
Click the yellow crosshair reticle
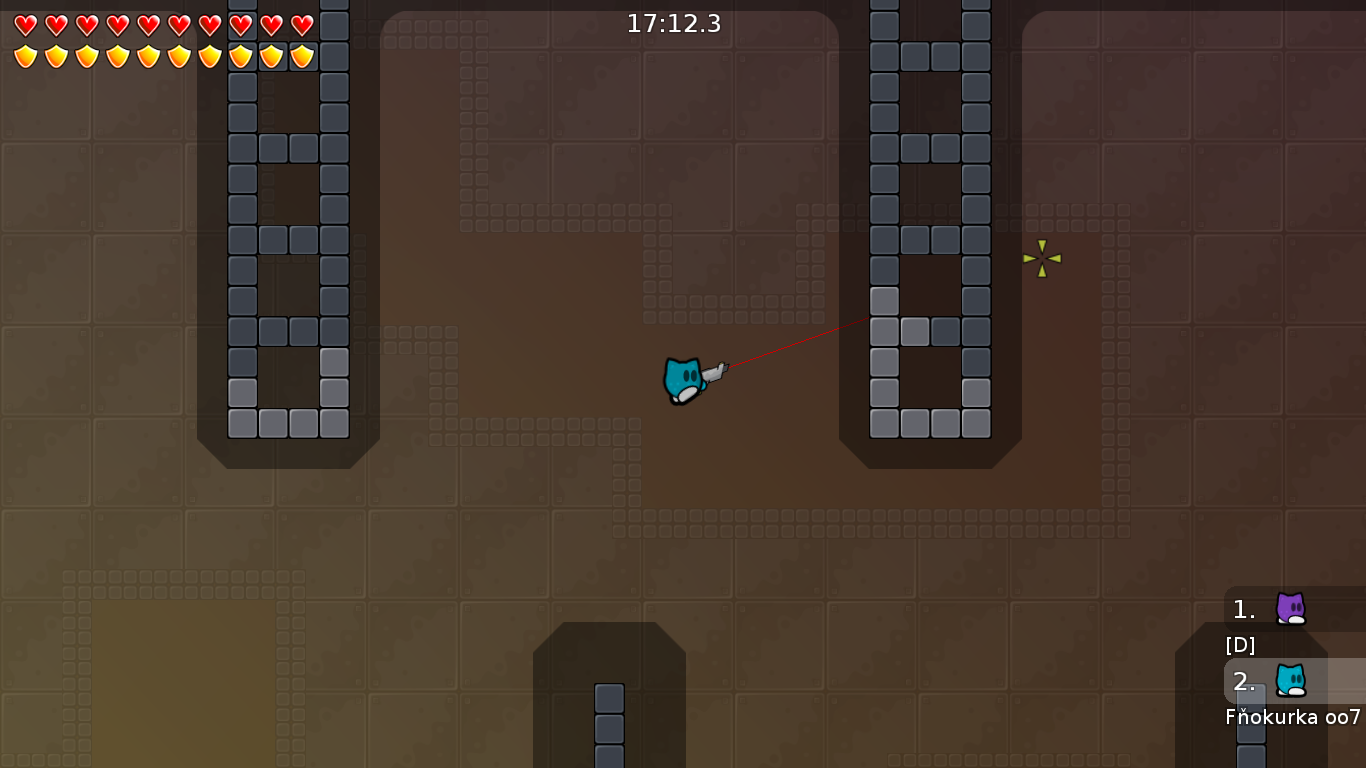[1040, 258]
